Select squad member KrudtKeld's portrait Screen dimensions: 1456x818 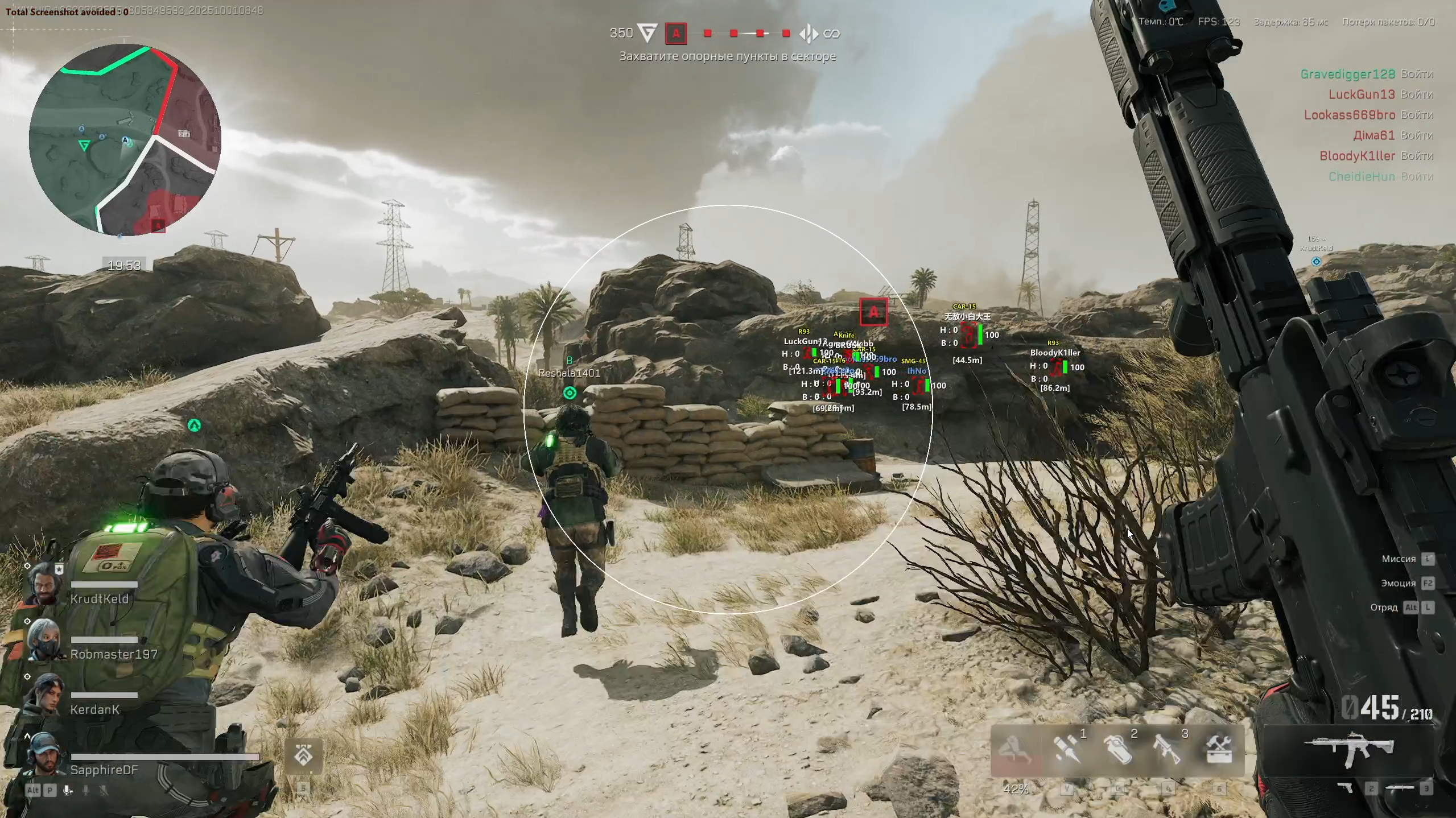click(x=44, y=586)
